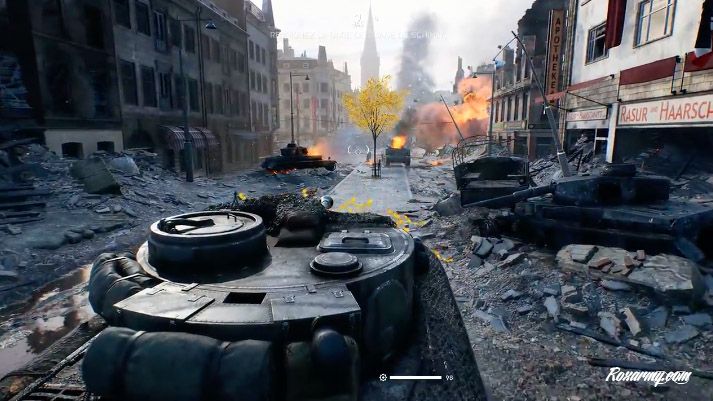Click the tank gear icon beside health bar
Viewport: 713px width, 401px height.
click(x=383, y=377)
